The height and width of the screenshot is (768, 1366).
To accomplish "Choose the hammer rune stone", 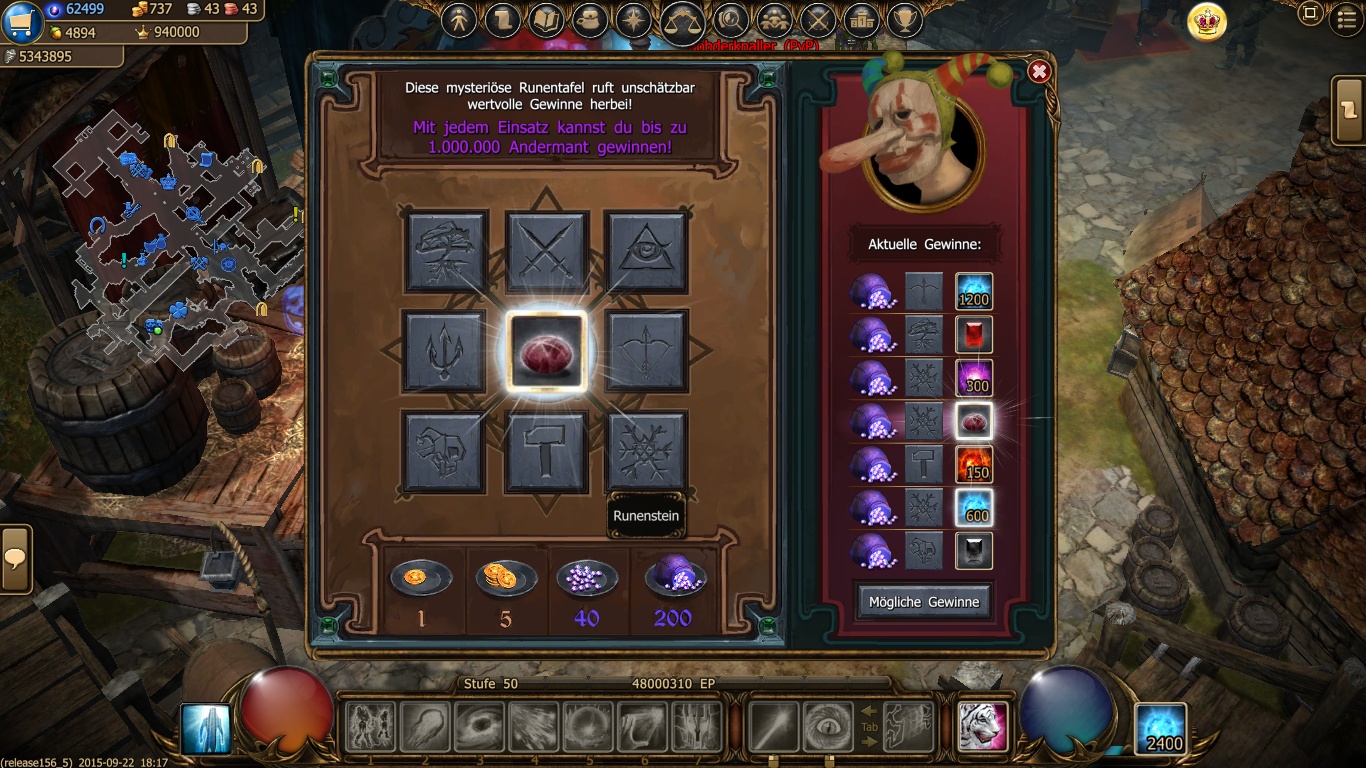I will click(546, 451).
